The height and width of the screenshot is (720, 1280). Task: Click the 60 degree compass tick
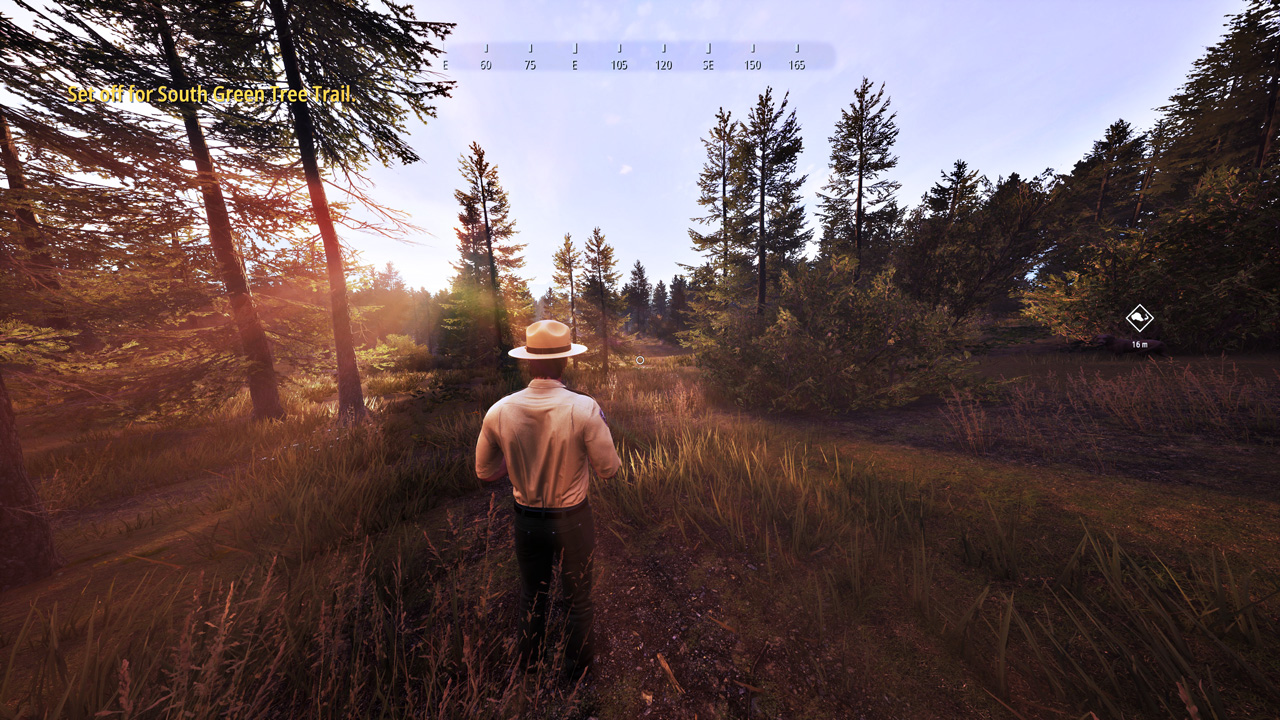tap(488, 62)
